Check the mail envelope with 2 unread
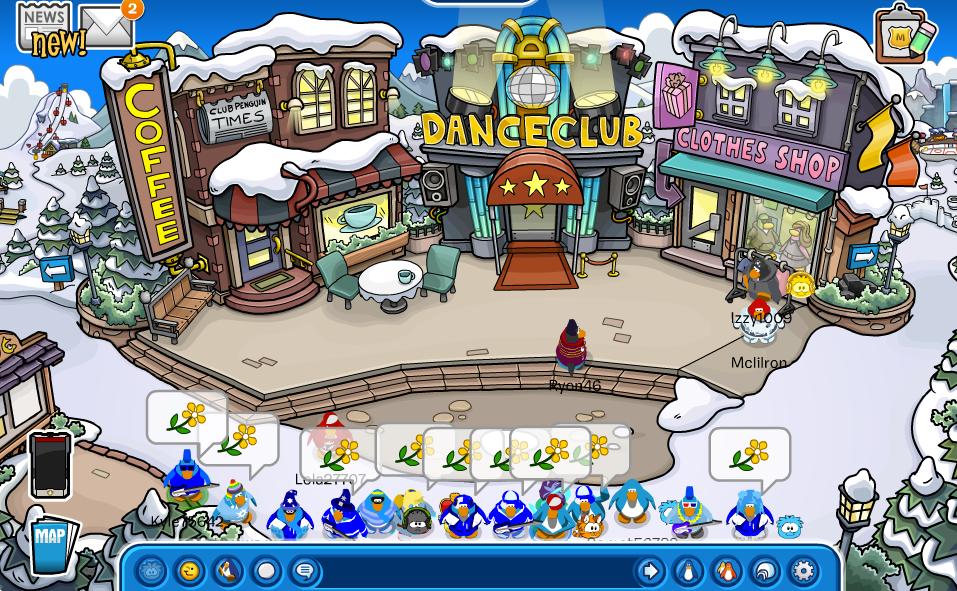This screenshot has width=957, height=591. coord(106,27)
